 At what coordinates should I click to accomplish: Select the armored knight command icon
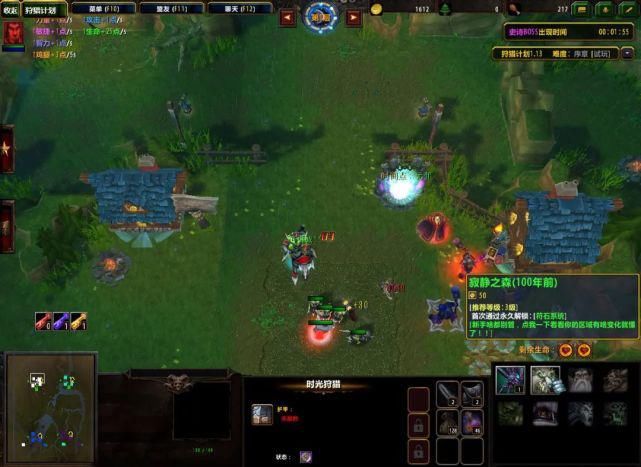(x=545, y=379)
